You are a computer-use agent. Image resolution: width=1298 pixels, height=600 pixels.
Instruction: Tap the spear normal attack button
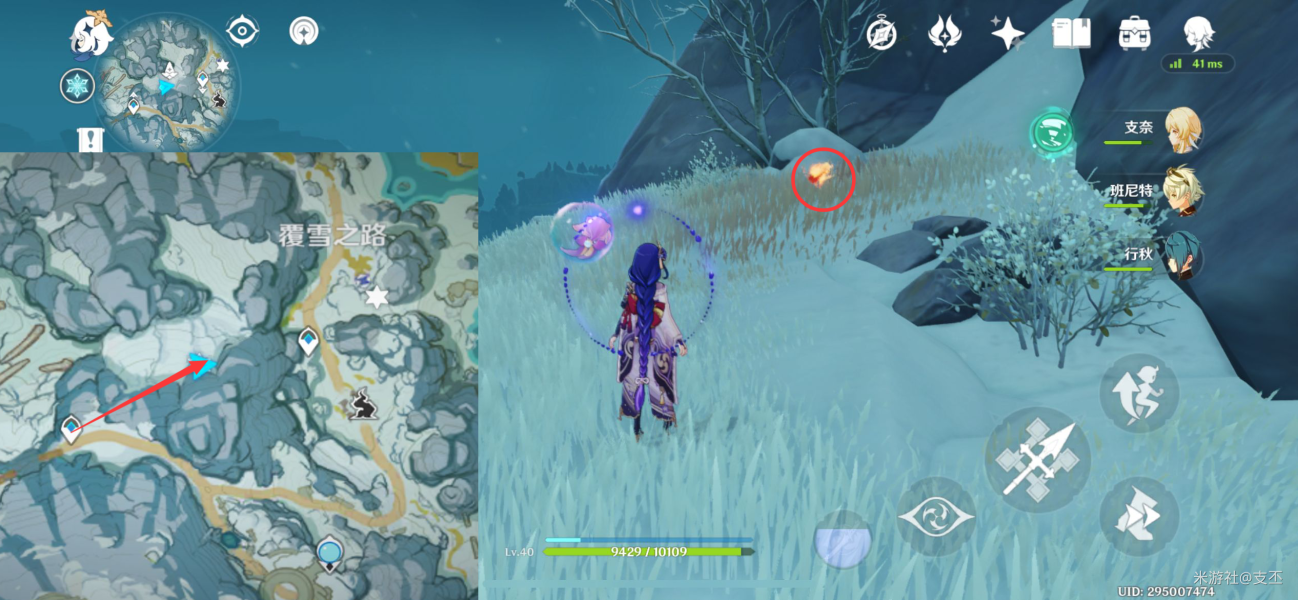(x=1037, y=460)
